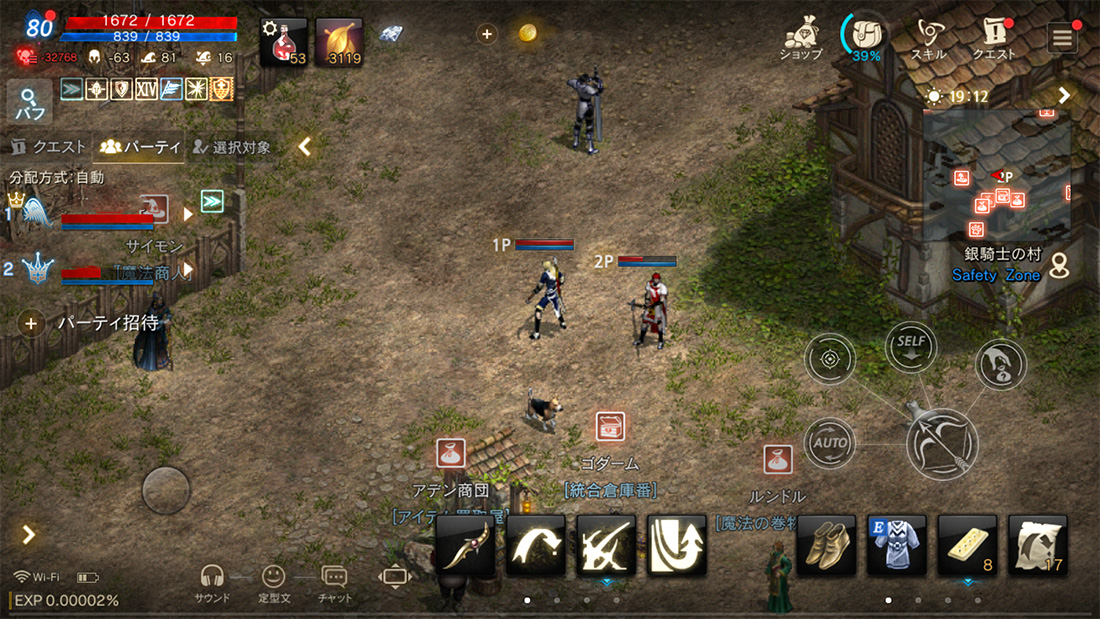This screenshot has height=619, width=1100.
Task: Open the 定型文 preset phrases
Action: pos(273,582)
